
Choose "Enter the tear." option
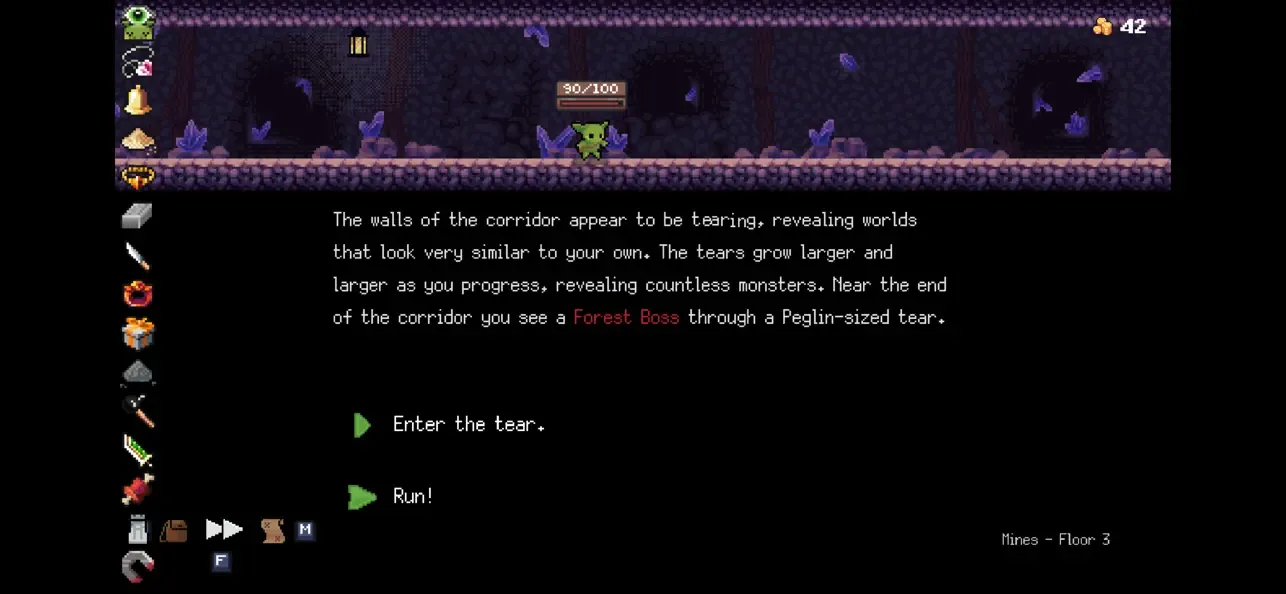[468, 424]
